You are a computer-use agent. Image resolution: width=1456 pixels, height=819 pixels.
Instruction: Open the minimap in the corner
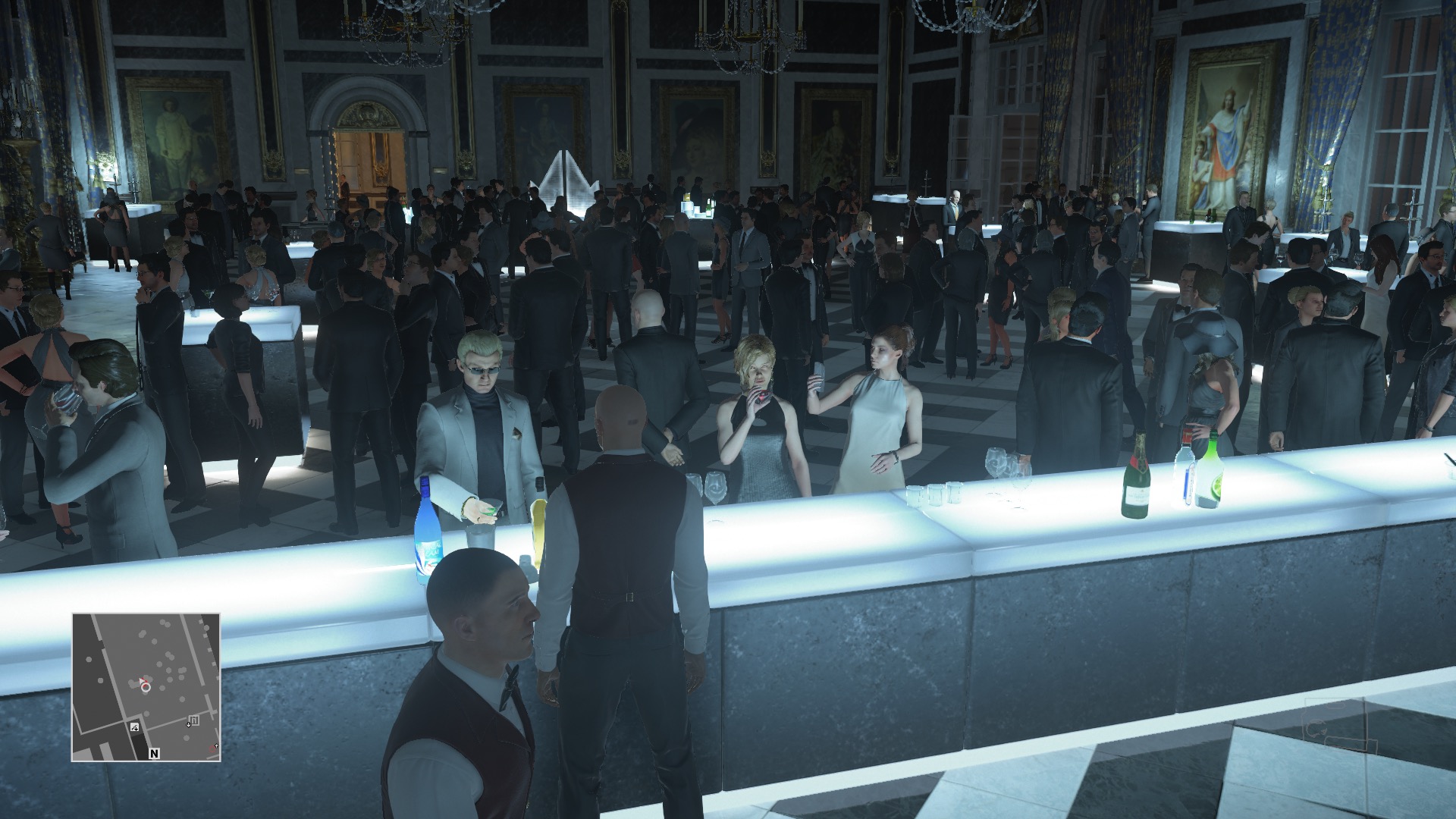tap(146, 687)
